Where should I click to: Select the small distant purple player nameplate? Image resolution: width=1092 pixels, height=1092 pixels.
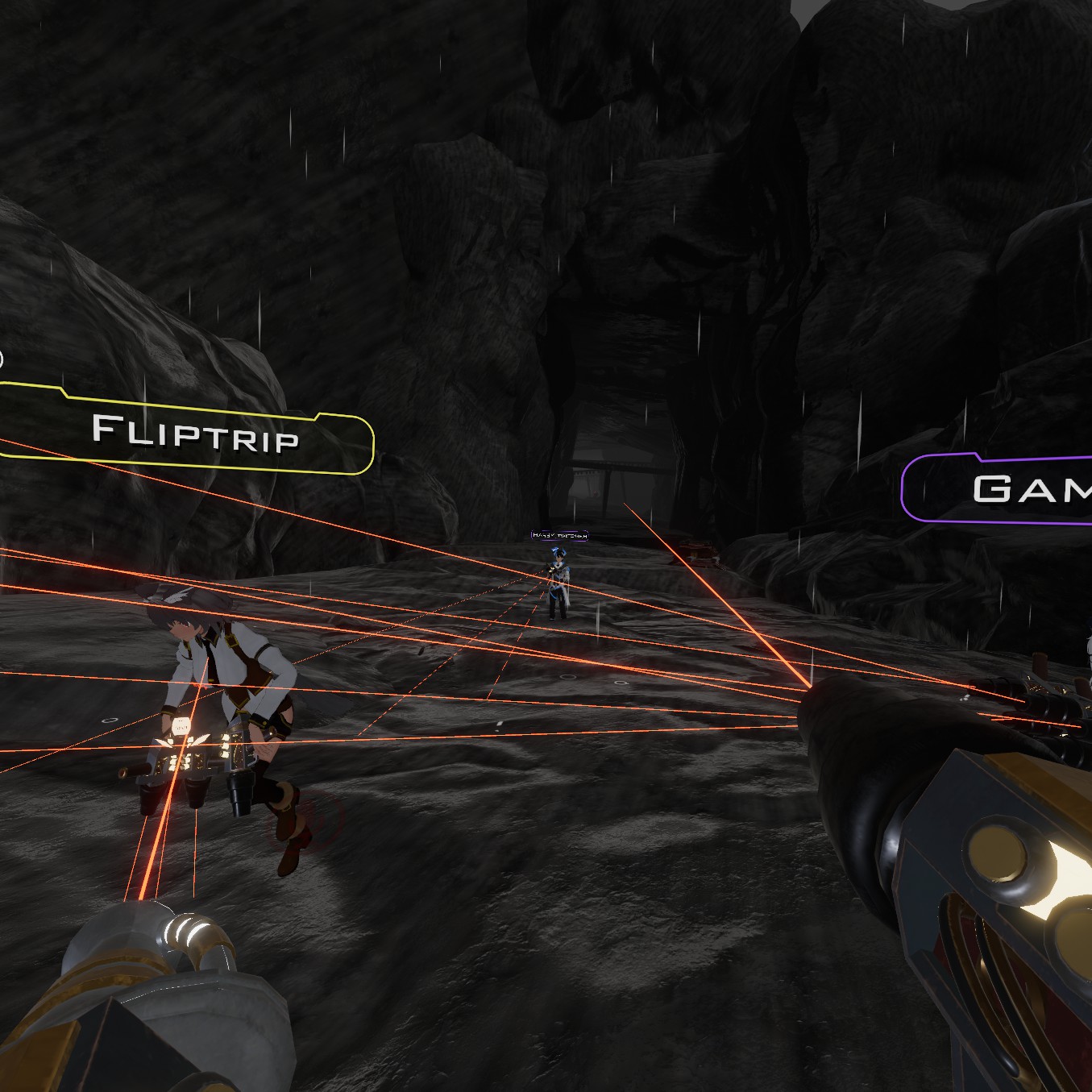point(559,535)
